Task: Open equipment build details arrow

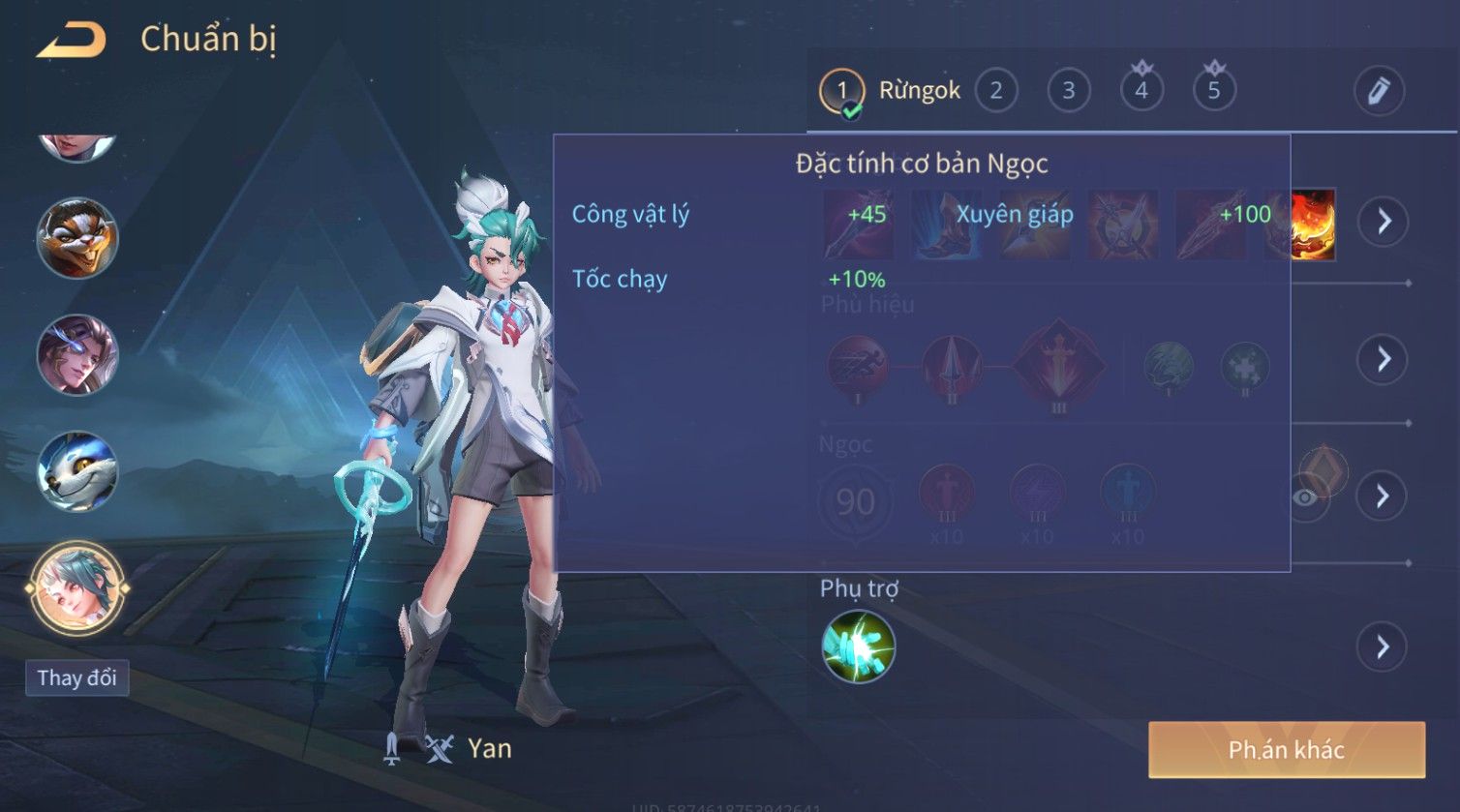Action: [1384, 222]
